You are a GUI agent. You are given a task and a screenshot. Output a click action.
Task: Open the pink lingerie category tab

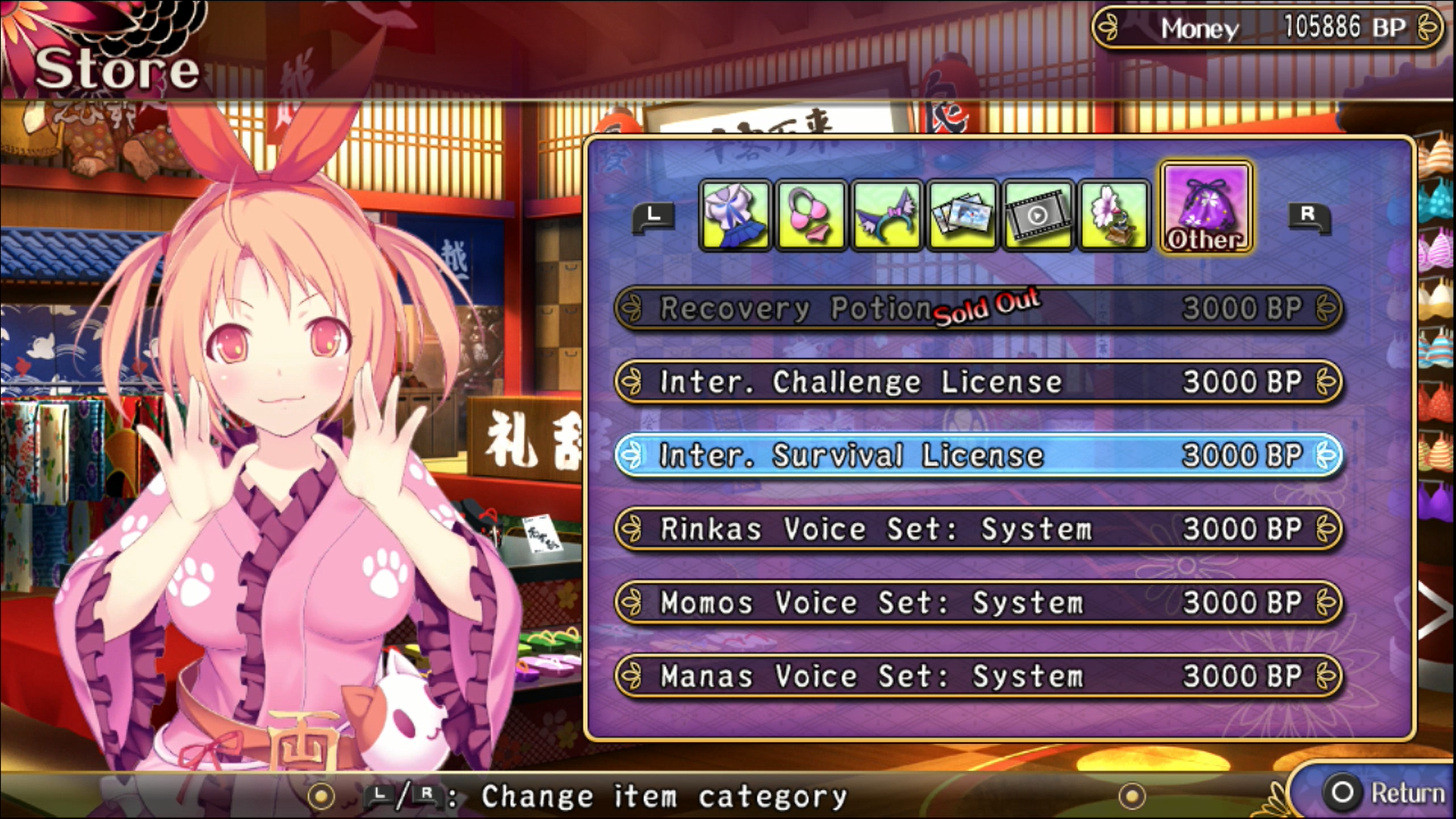click(810, 215)
